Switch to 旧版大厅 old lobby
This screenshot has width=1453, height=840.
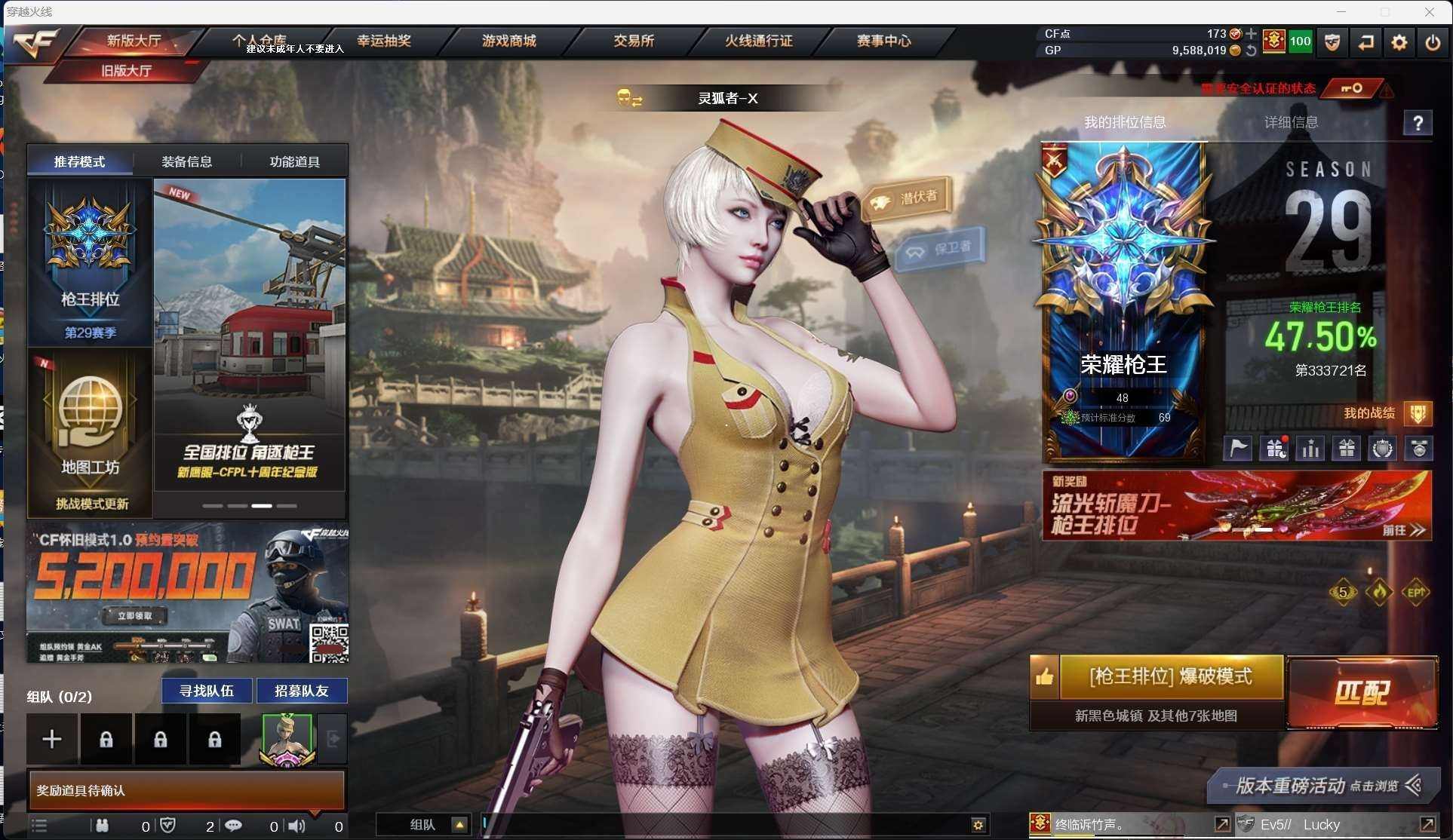pos(127,71)
